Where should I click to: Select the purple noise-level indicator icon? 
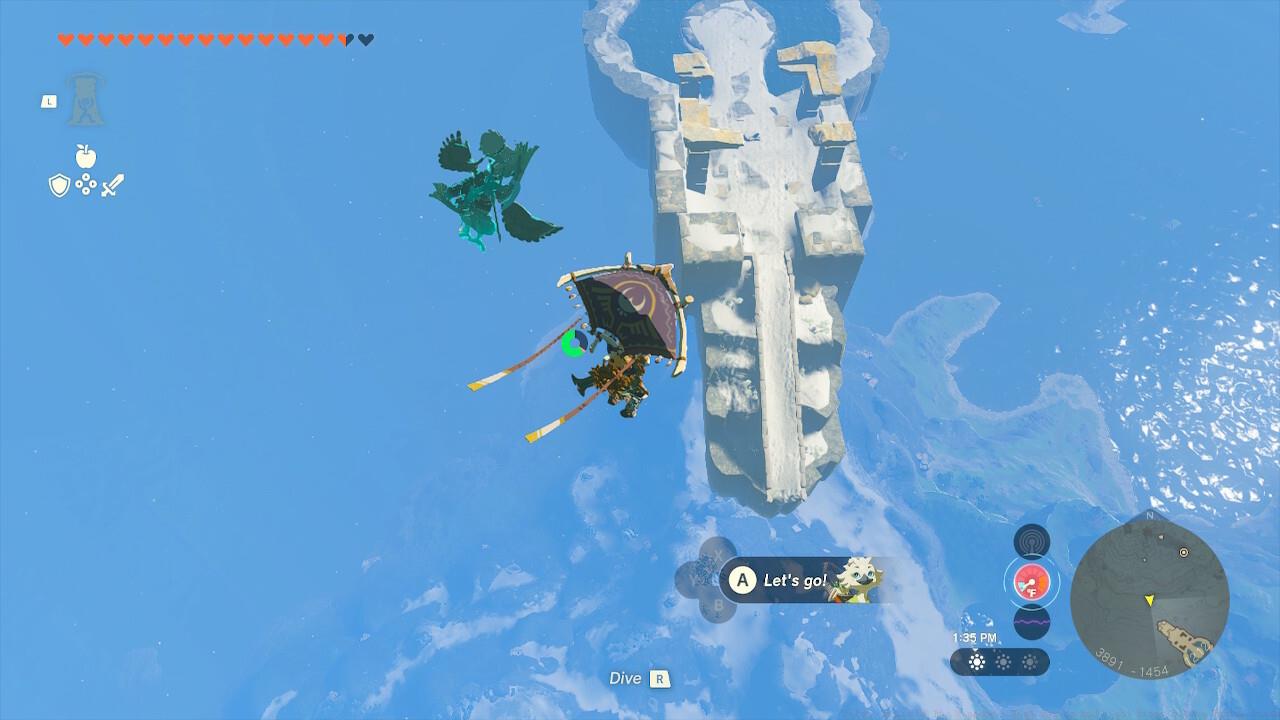tap(1031, 621)
